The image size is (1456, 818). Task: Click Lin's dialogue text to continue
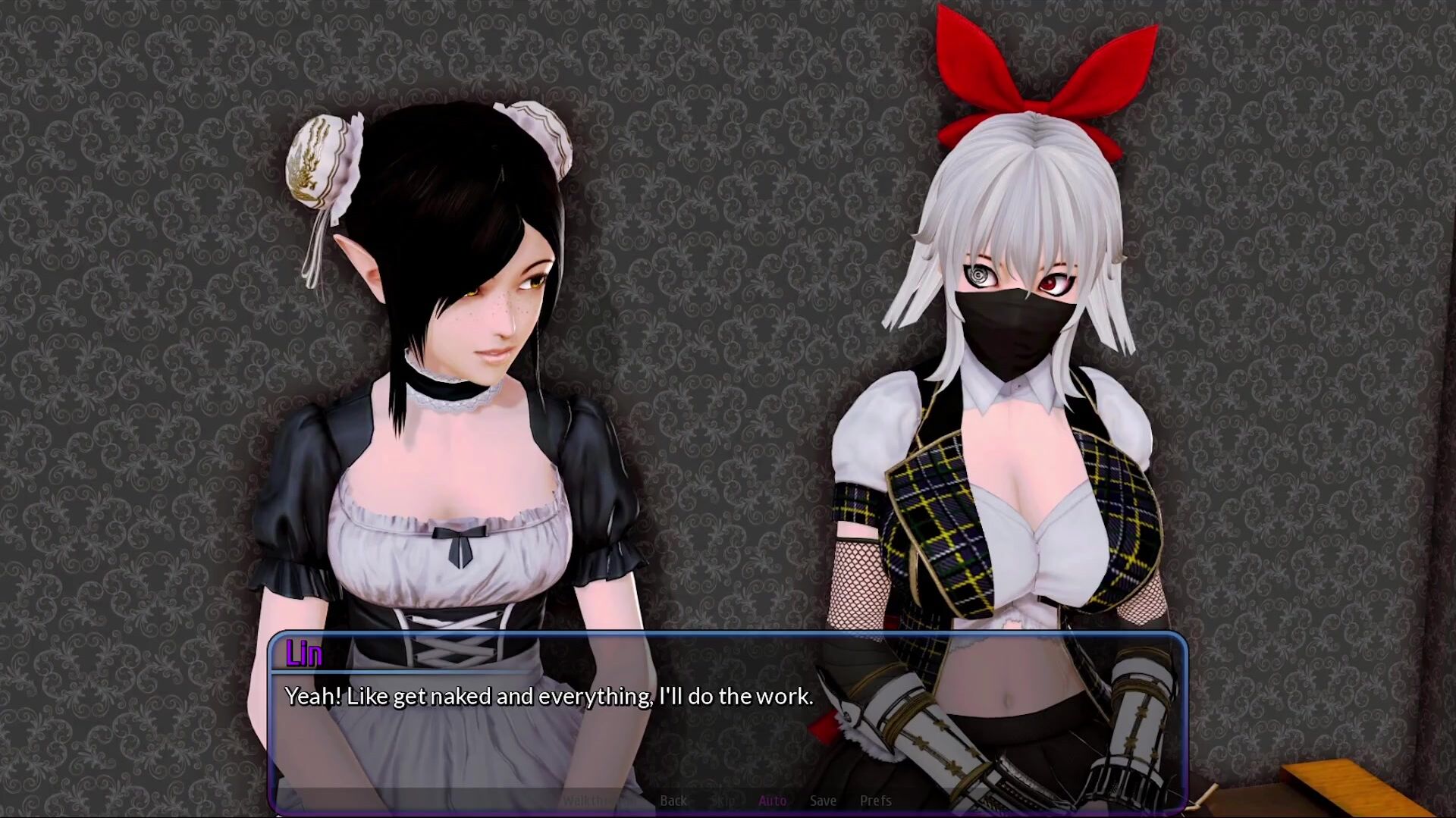click(548, 696)
